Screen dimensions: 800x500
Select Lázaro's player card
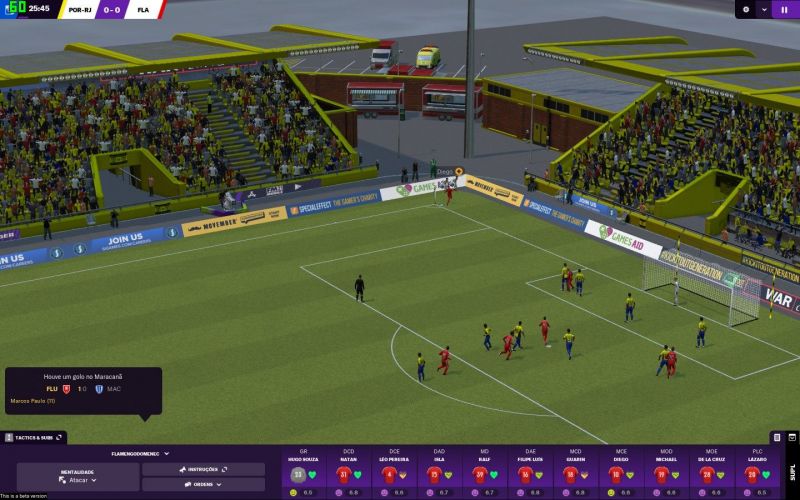(x=757, y=472)
